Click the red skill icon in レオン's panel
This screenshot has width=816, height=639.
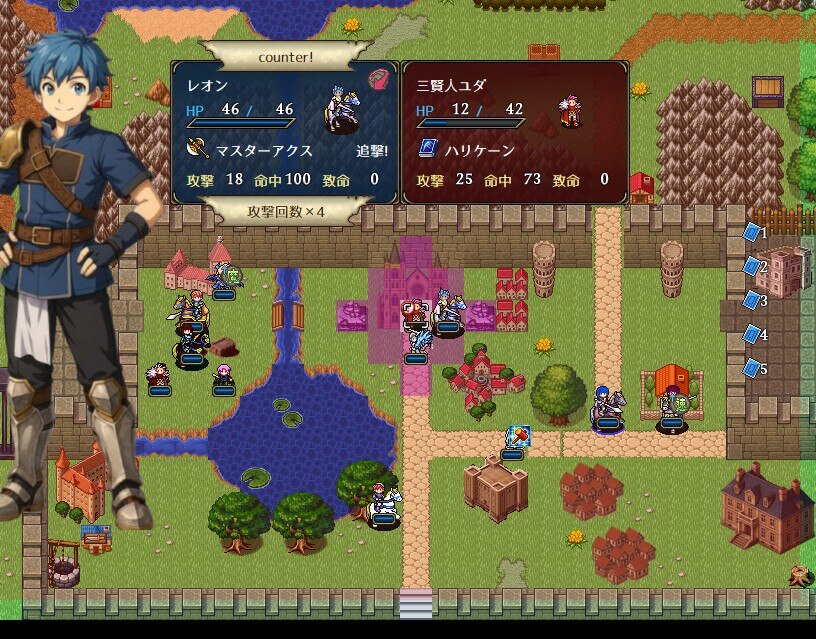[377, 79]
